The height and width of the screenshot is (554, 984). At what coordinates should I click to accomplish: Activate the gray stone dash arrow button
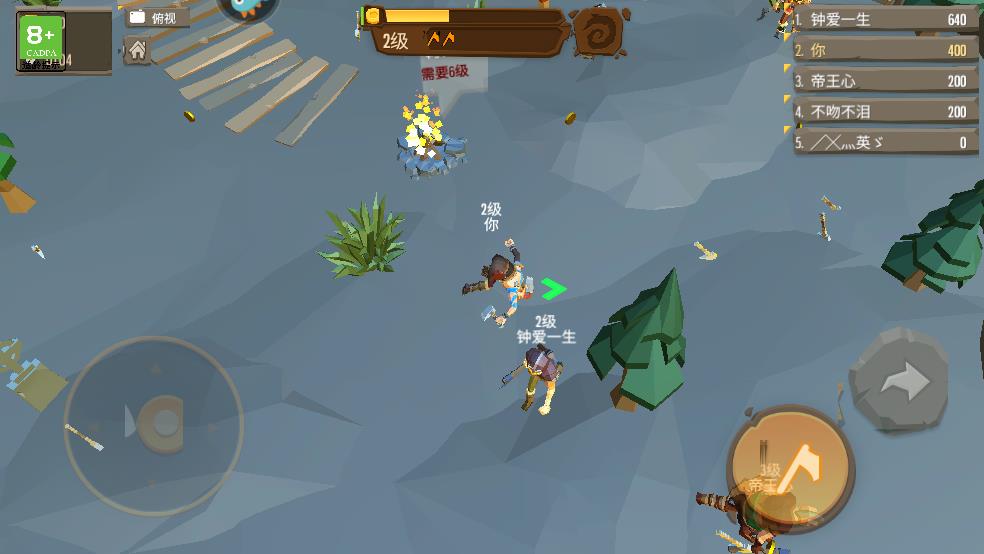pos(899,381)
